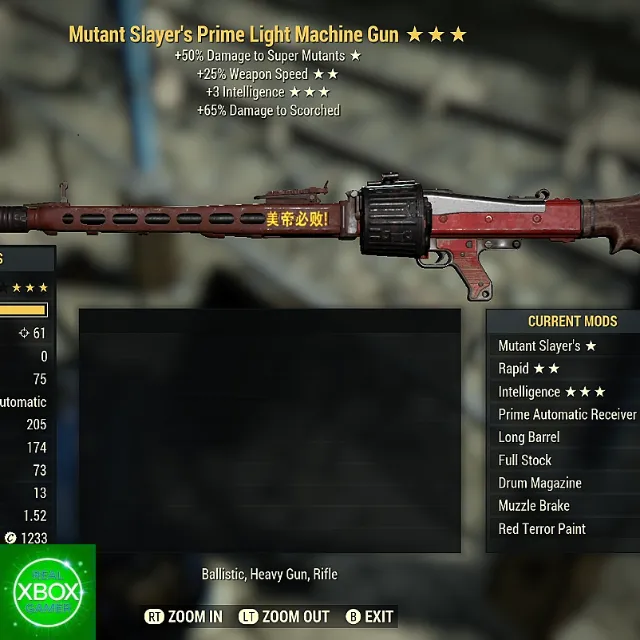Image resolution: width=640 pixels, height=640 pixels.
Task: Highlight the Prime Automatic Receiver mod
Action: (567, 415)
